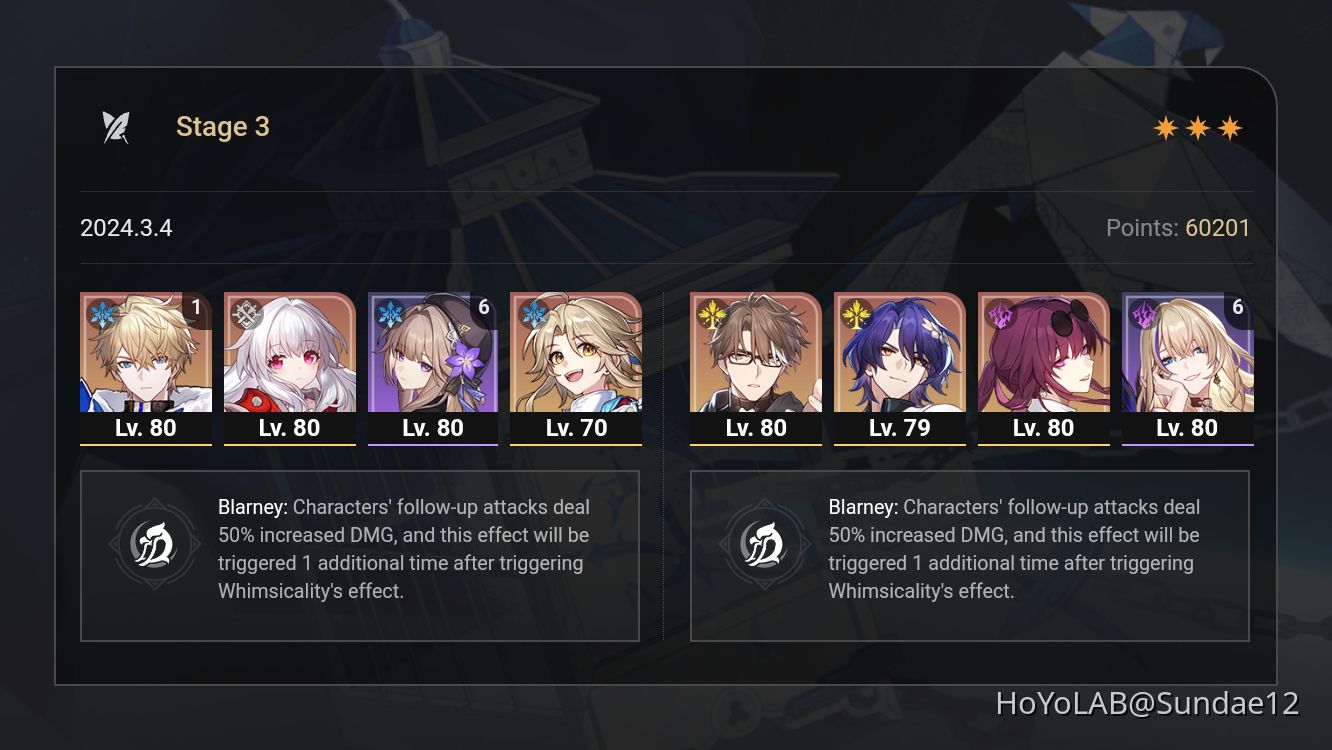Click the Eidolon 6 badge on Serval's portrait
The image size is (1332, 750).
(x=1240, y=307)
